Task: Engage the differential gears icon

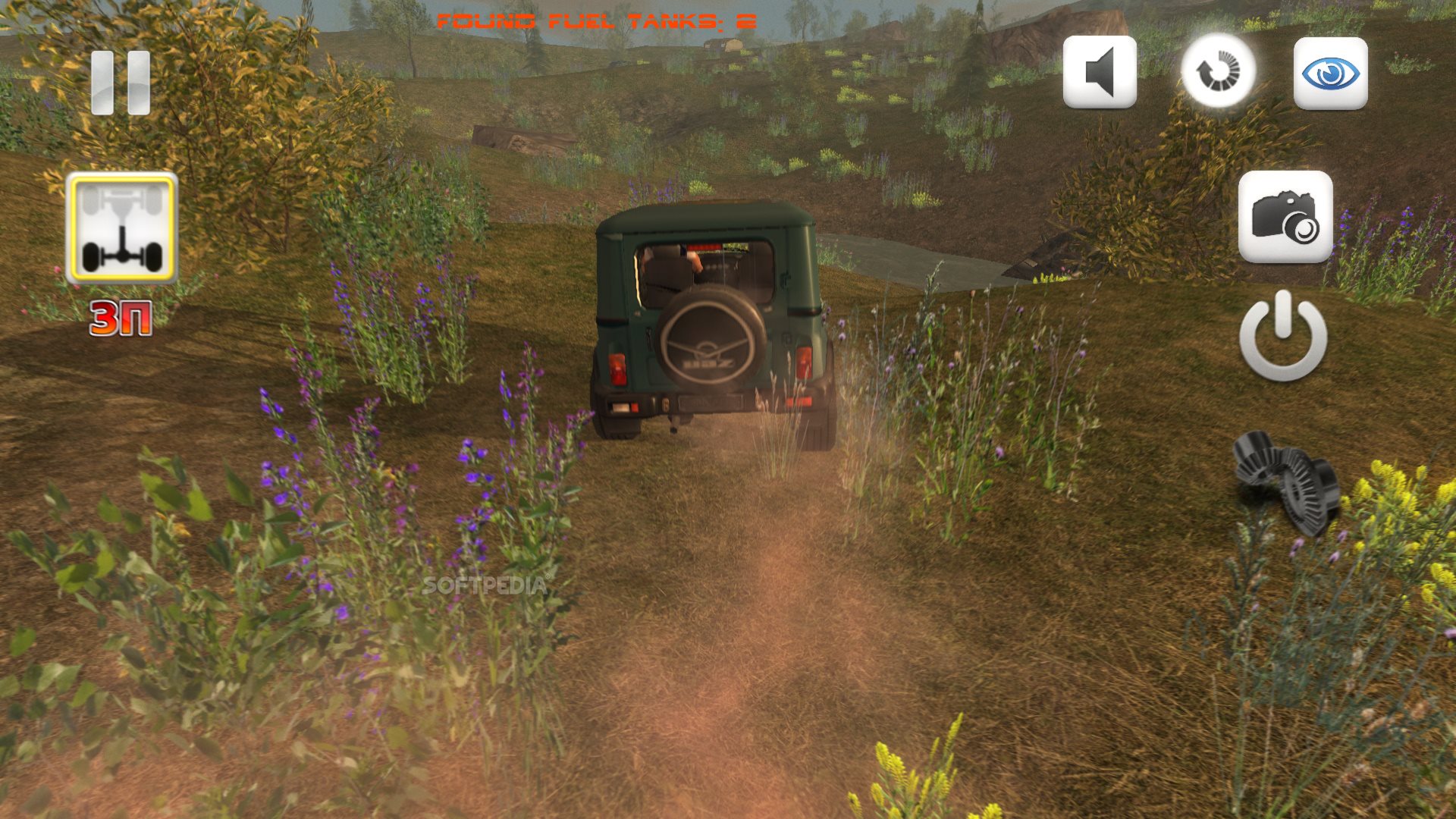Action: [1285, 479]
